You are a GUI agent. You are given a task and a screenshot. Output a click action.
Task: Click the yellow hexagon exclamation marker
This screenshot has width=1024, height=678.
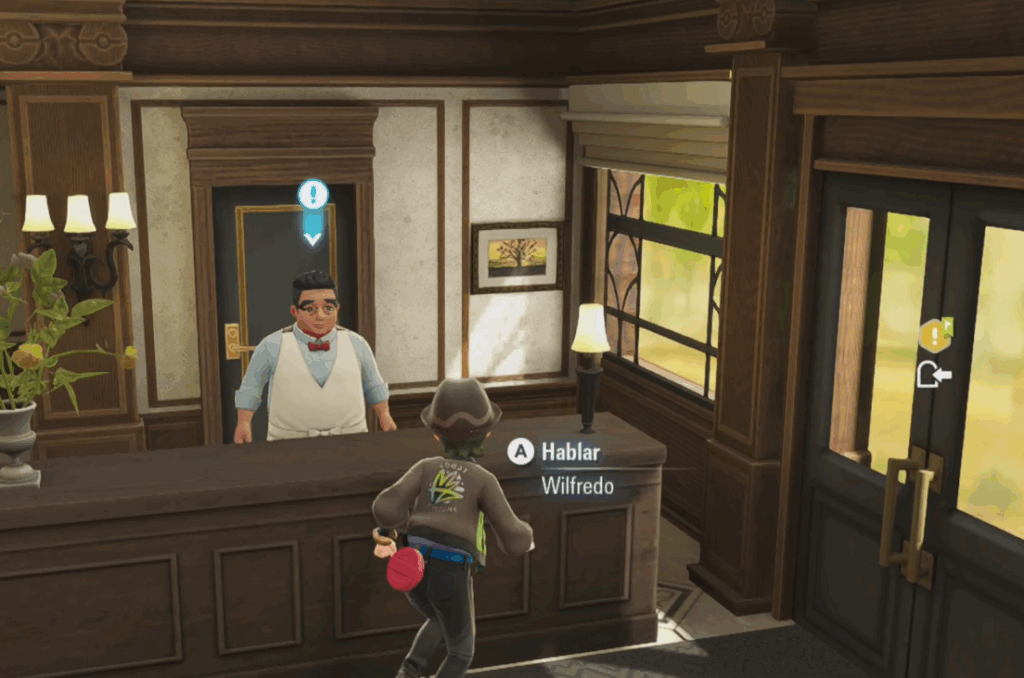[x=934, y=336]
